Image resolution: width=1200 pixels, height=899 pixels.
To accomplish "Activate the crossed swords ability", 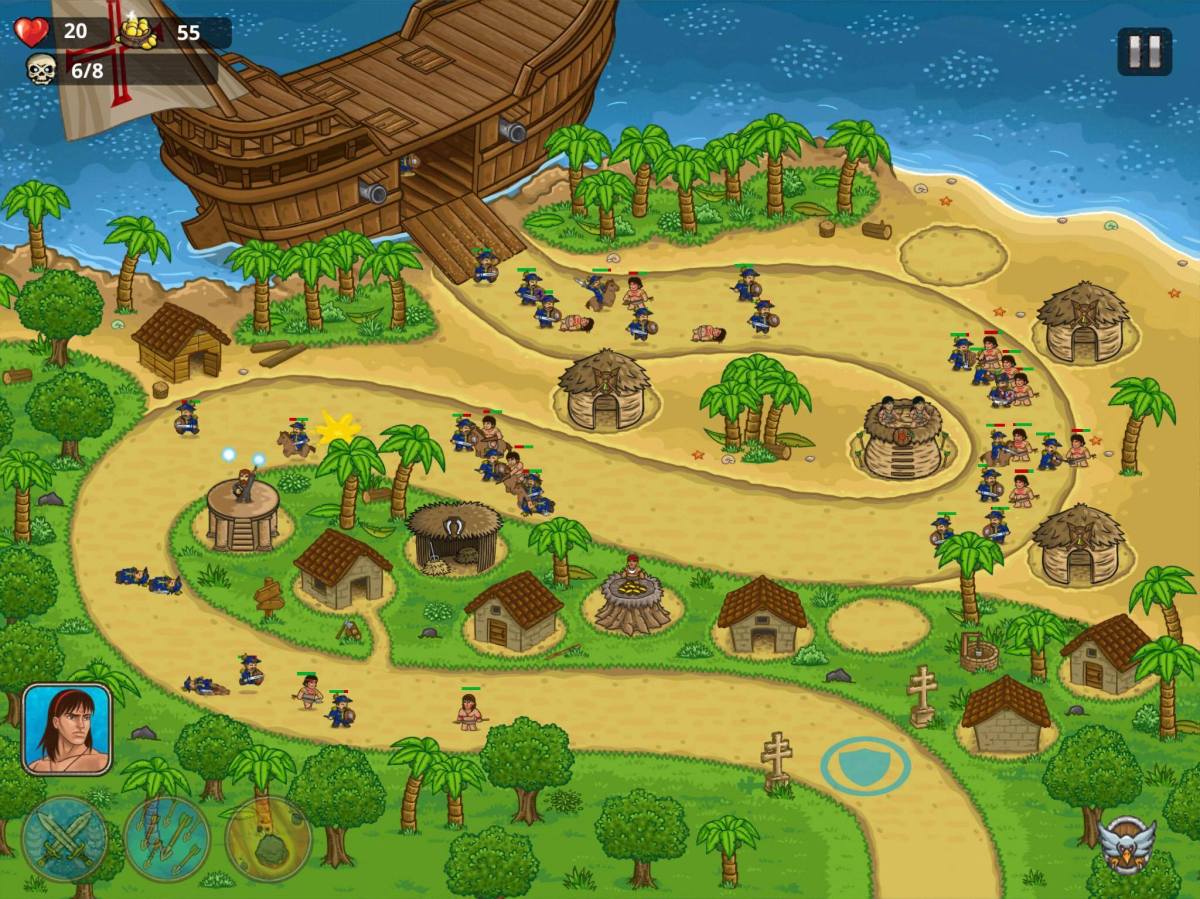I will [65, 839].
